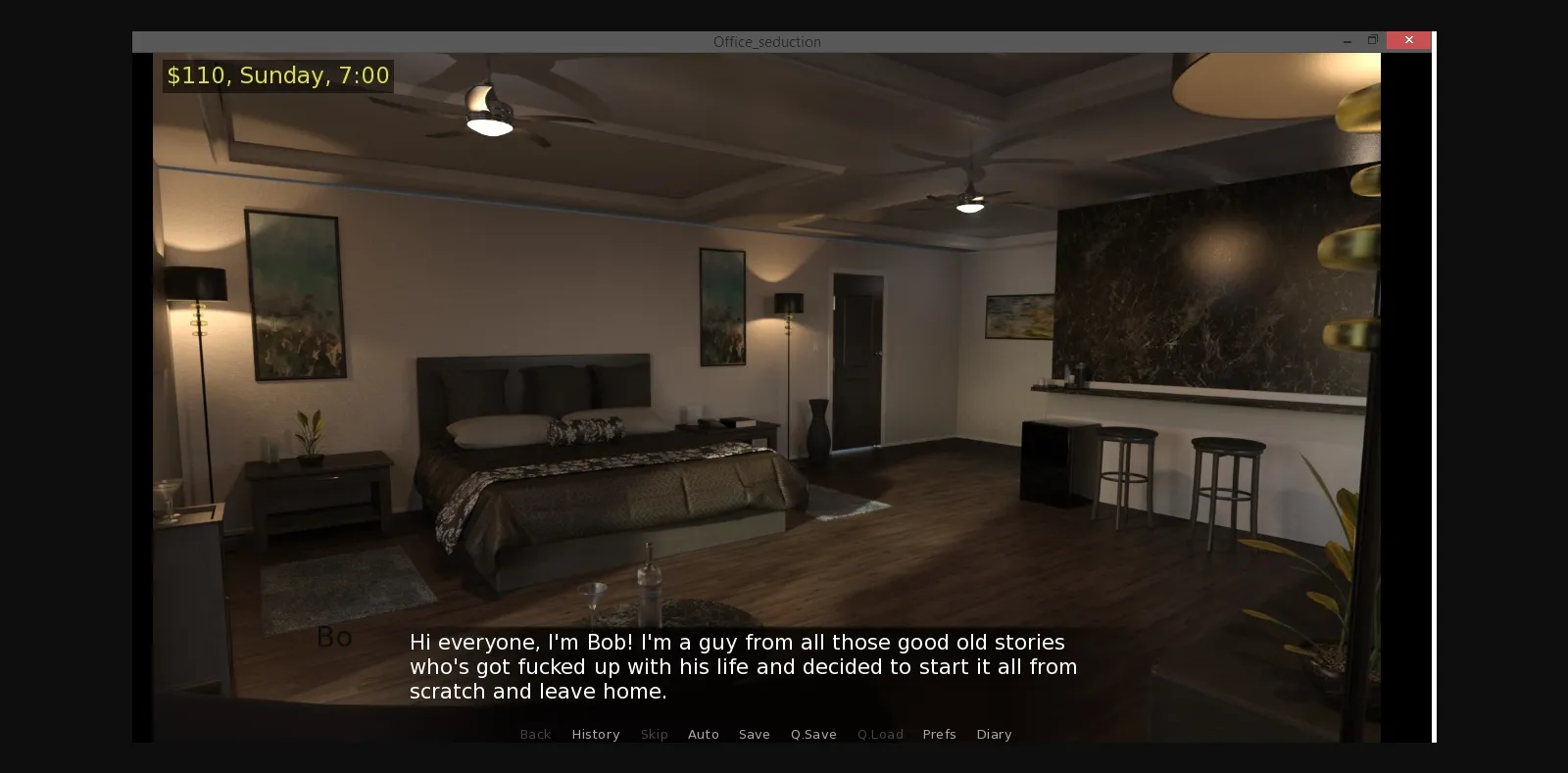Toggle Skip off from the quick menu
This screenshot has height=773, width=1568.
point(655,734)
